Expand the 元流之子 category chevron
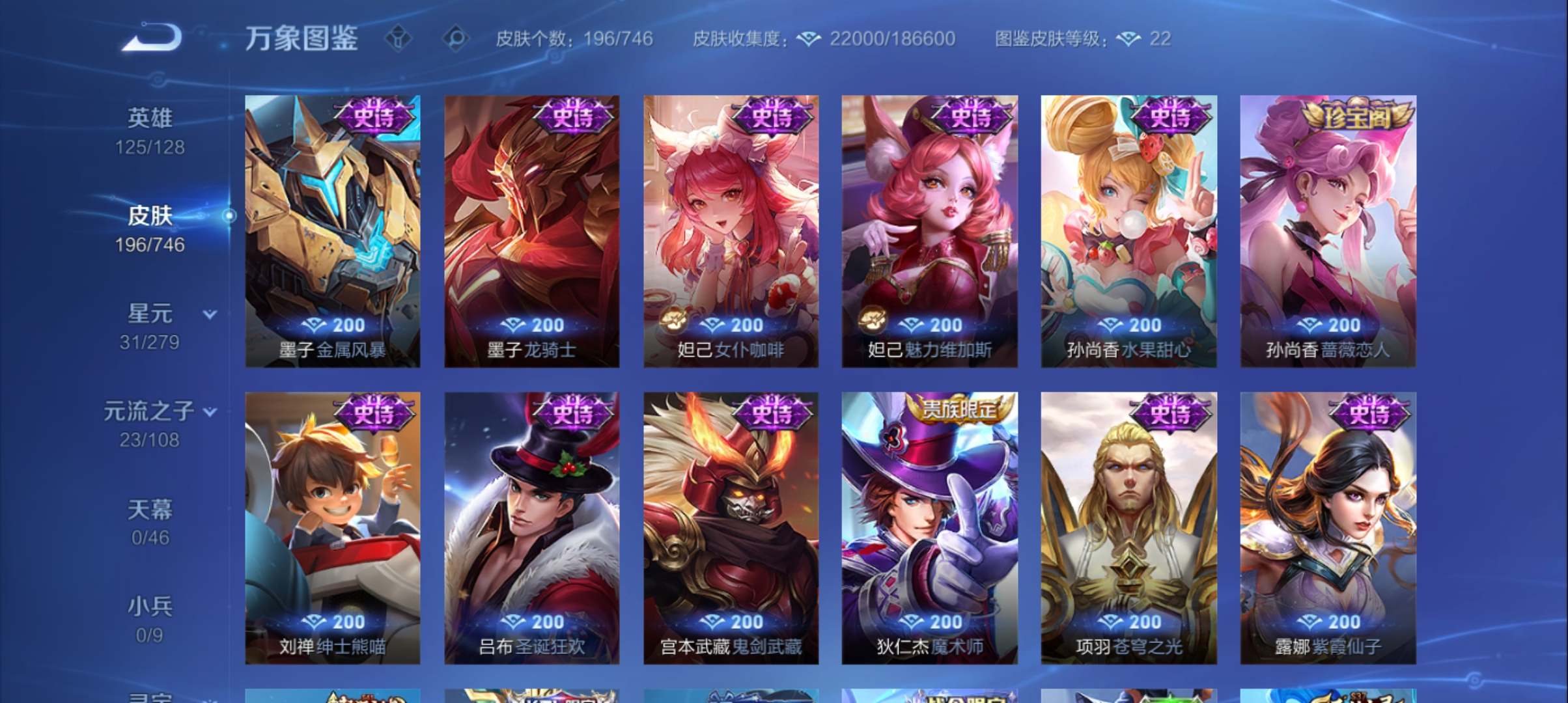The width and height of the screenshot is (1568, 703). coord(210,412)
